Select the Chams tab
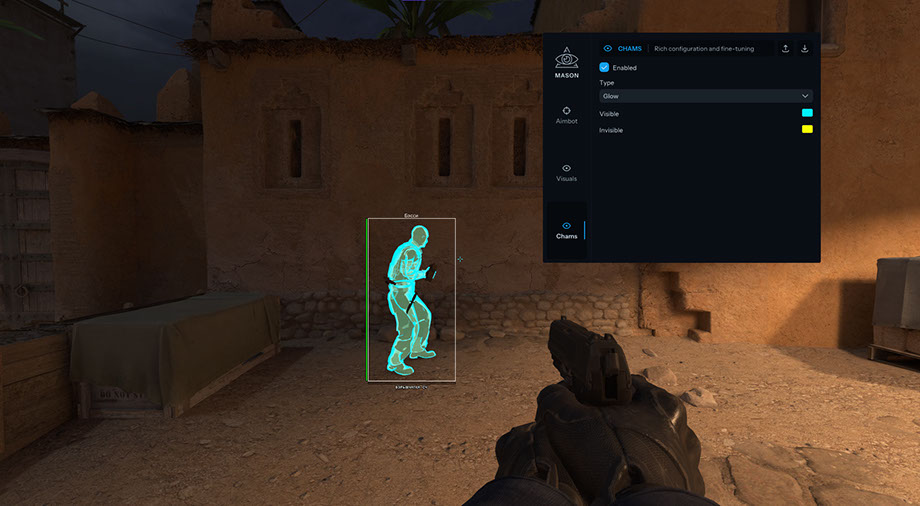 pos(566,230)
